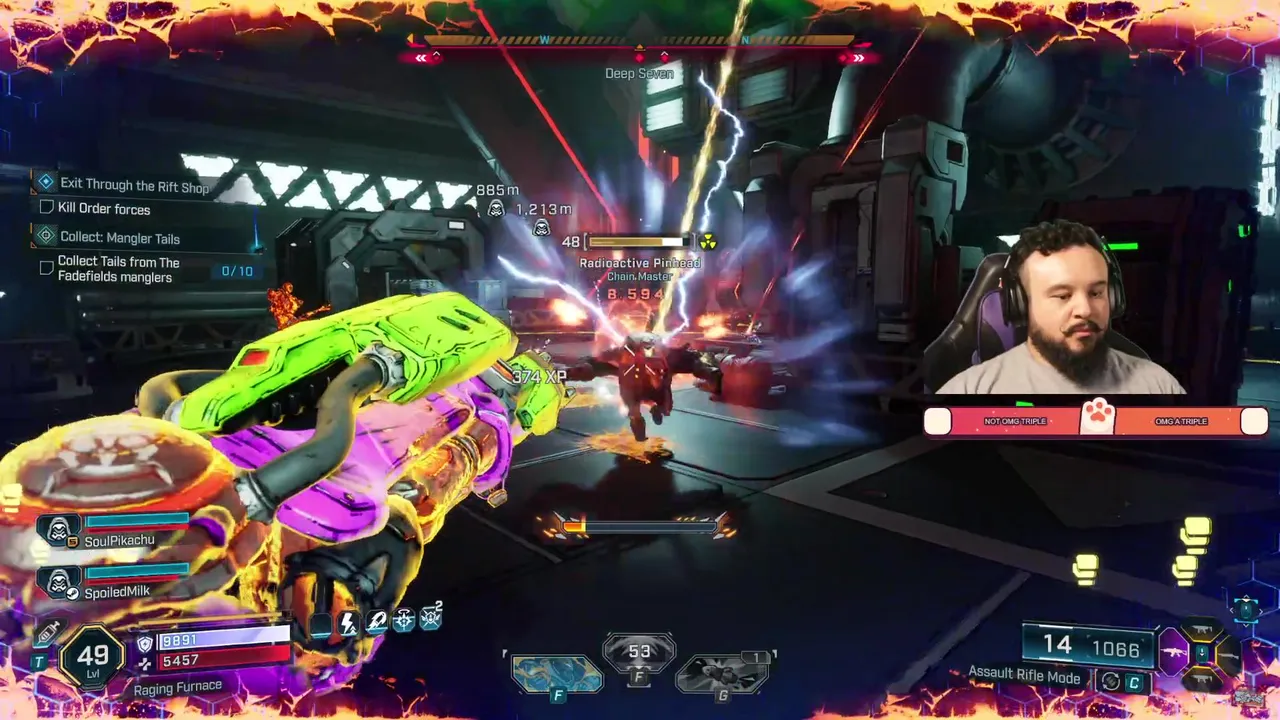Switch to the top weapon slot

tap(1203, 630)
